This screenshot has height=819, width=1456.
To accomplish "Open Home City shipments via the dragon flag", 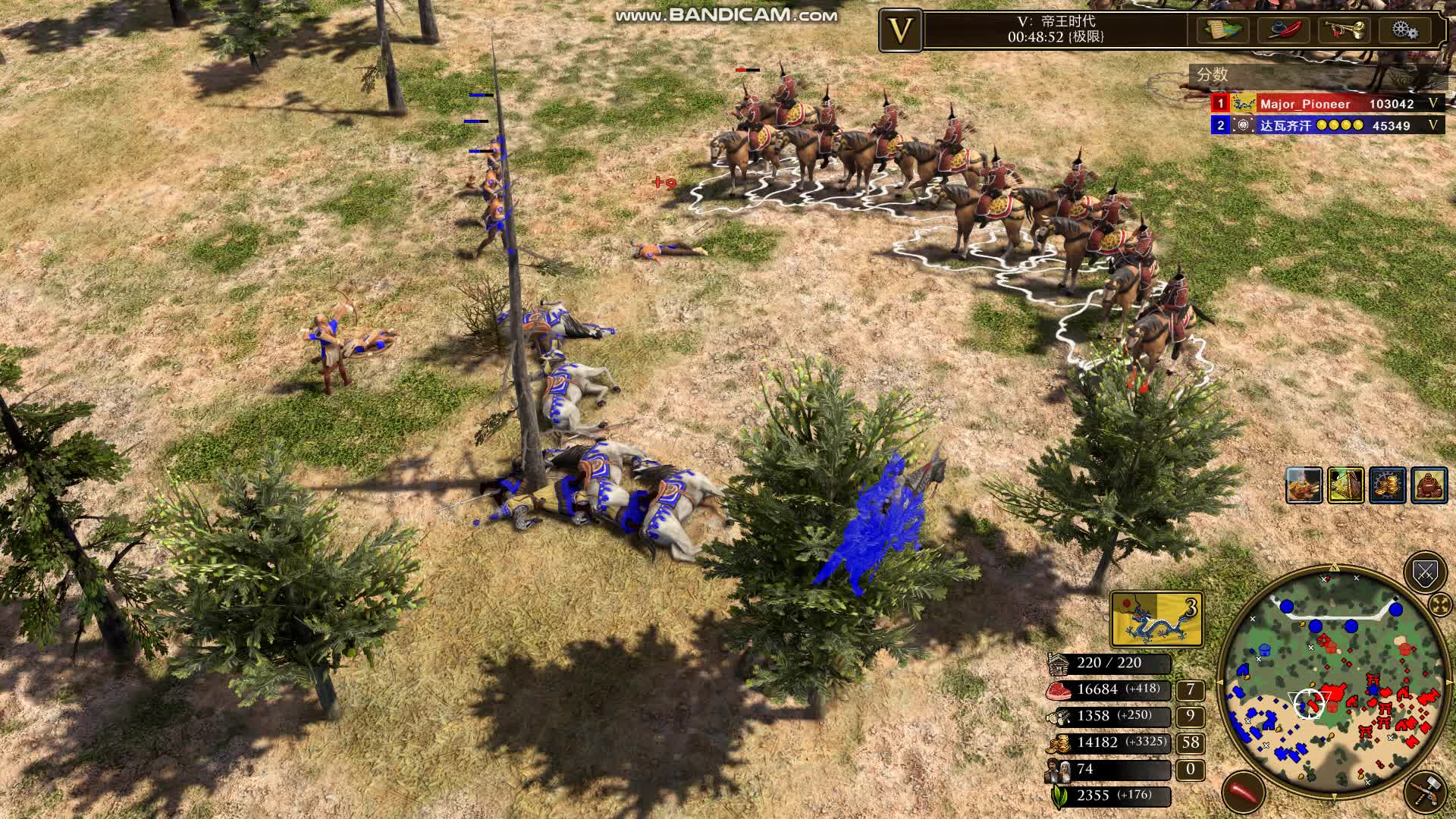I will (1156, 617).
